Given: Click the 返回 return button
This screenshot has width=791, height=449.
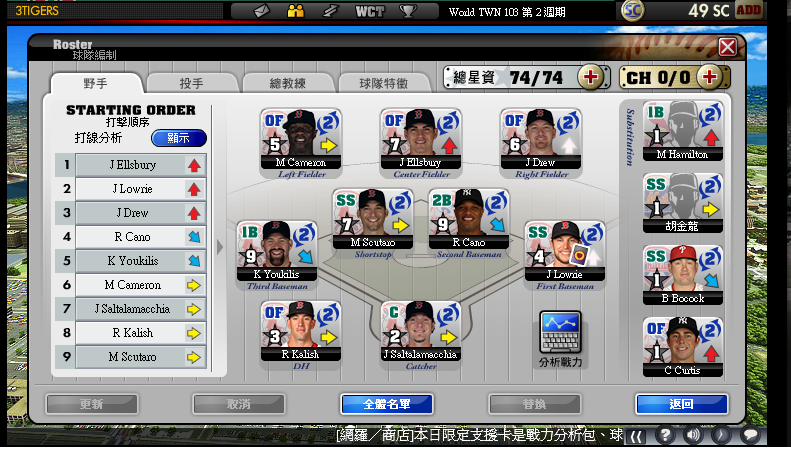Looking at the screenshot, I should [680, 404].
